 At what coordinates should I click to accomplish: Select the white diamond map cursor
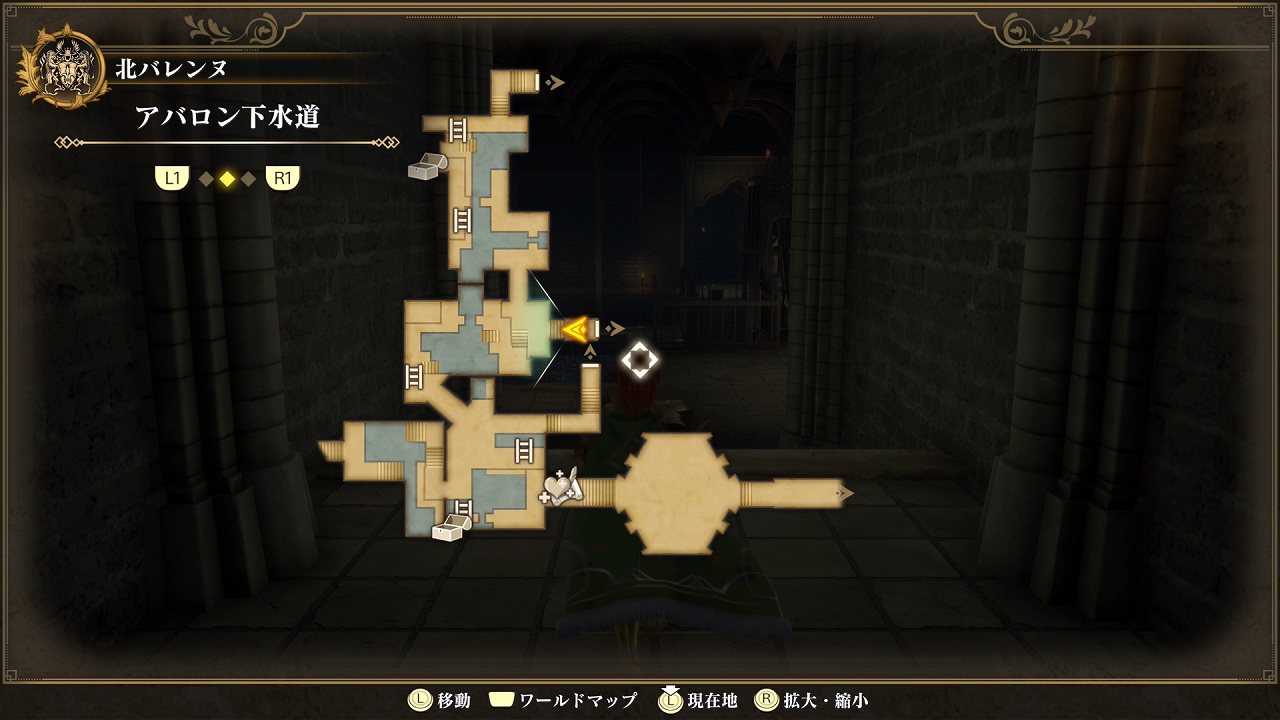(x=640, y=359)
